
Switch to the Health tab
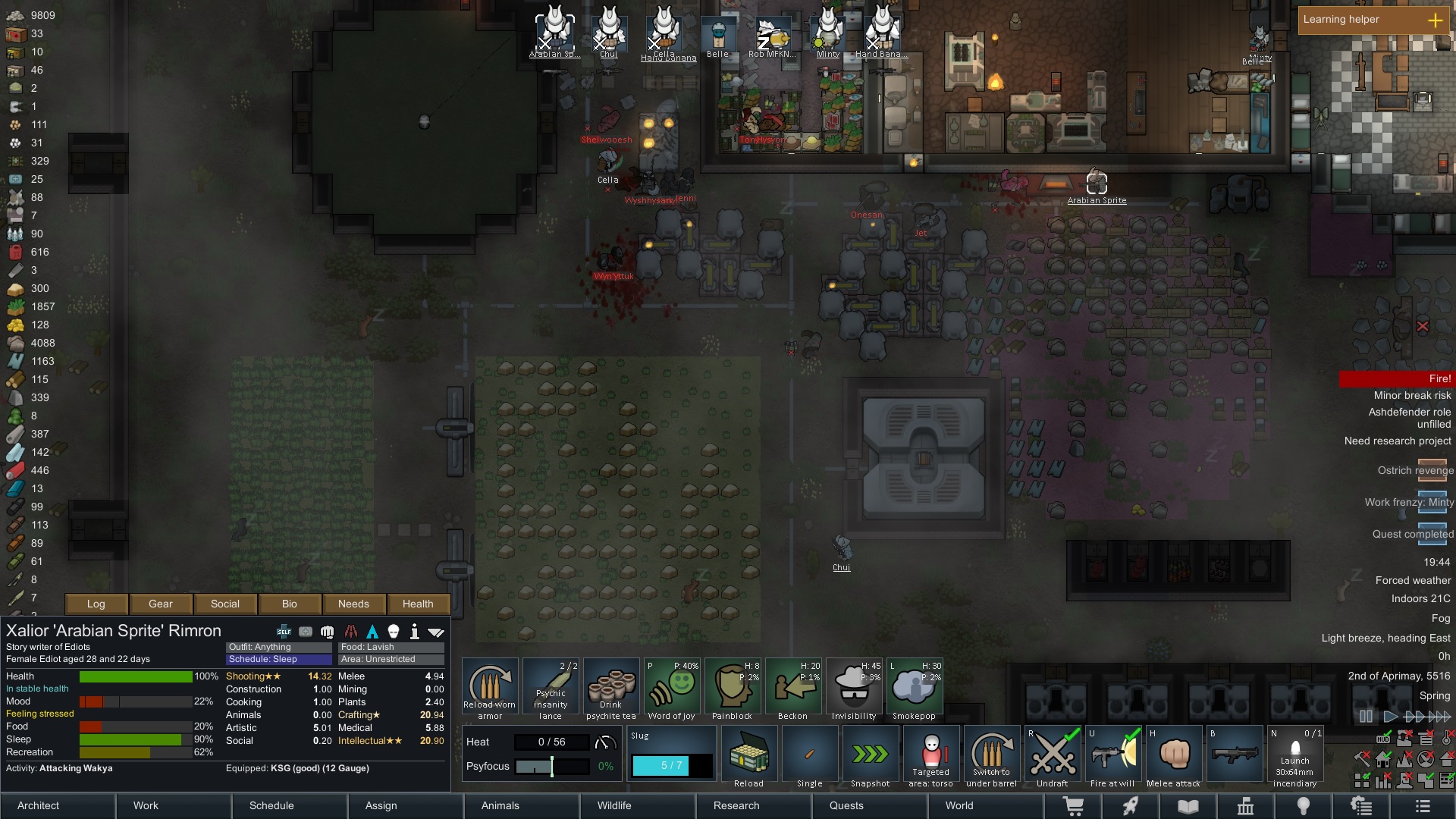[418, 604]
